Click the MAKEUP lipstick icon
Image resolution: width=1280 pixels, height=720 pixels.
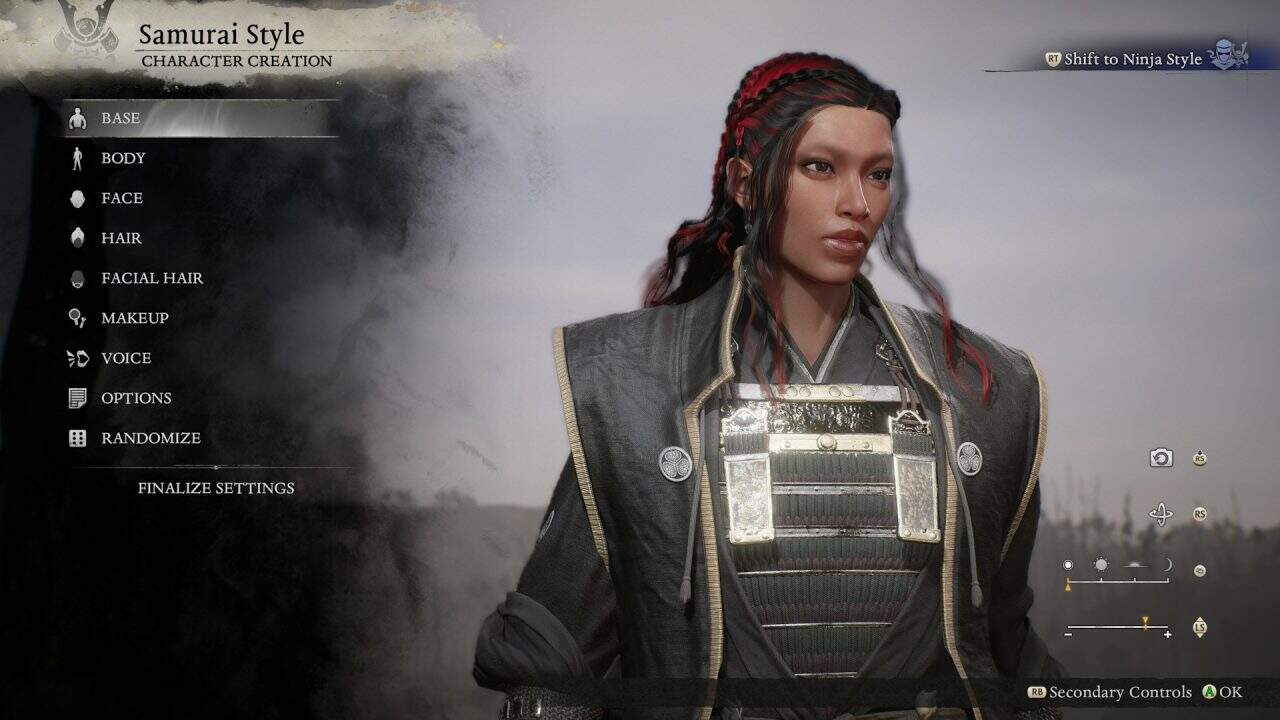(x=77, y=318)
